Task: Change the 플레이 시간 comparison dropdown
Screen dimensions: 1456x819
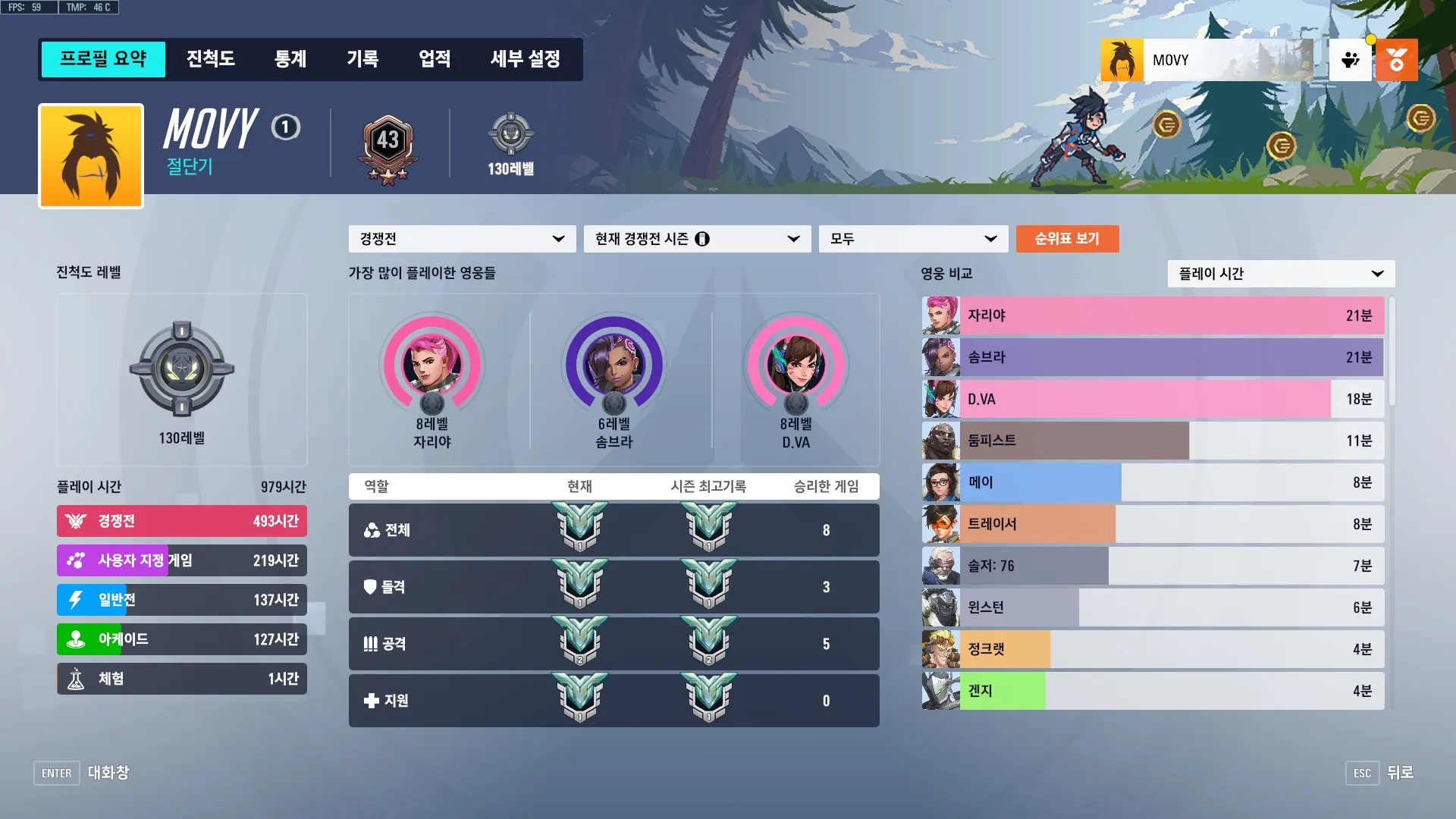Action: (x=1280, y=274)
